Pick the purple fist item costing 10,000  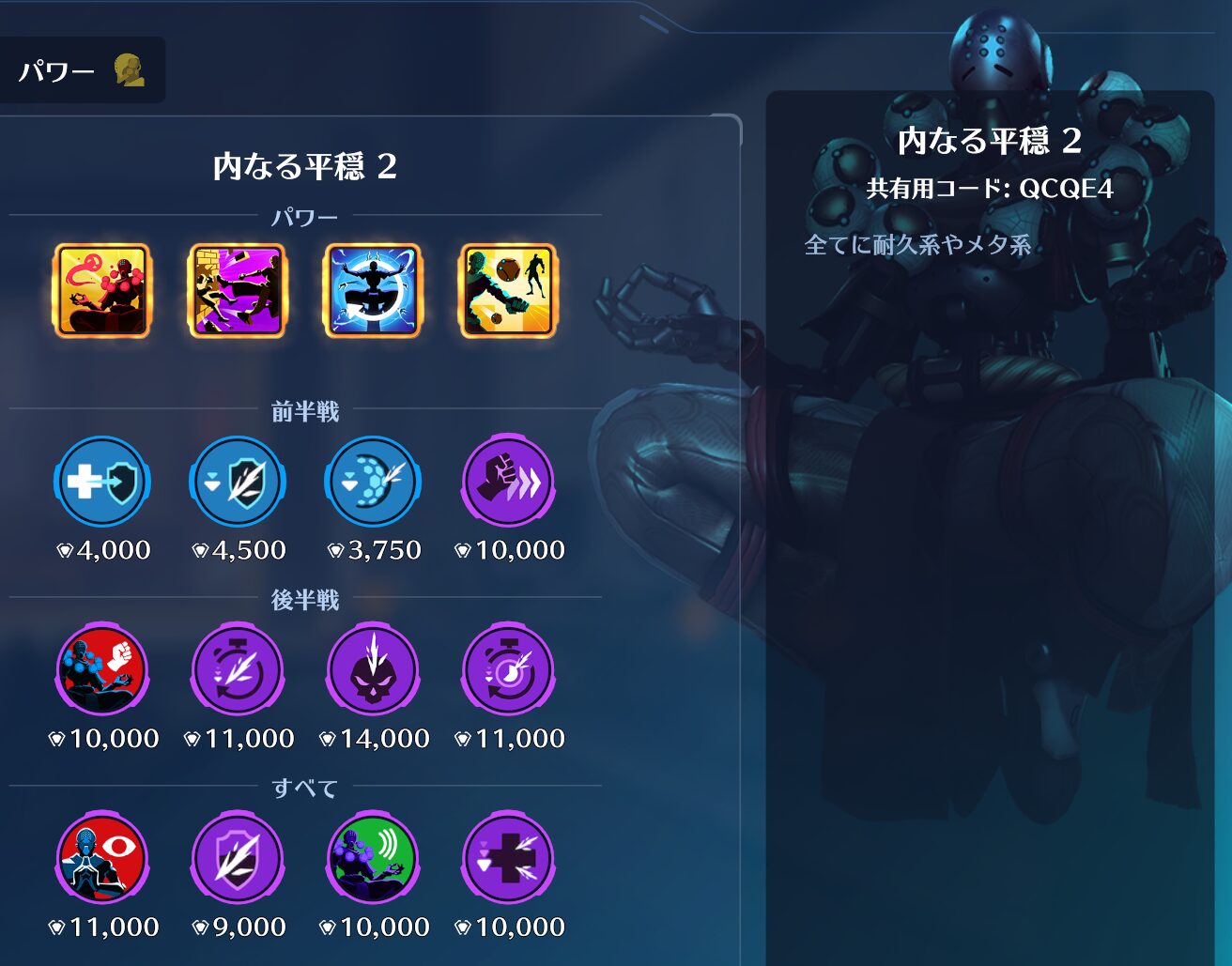(x=508, y=483)
